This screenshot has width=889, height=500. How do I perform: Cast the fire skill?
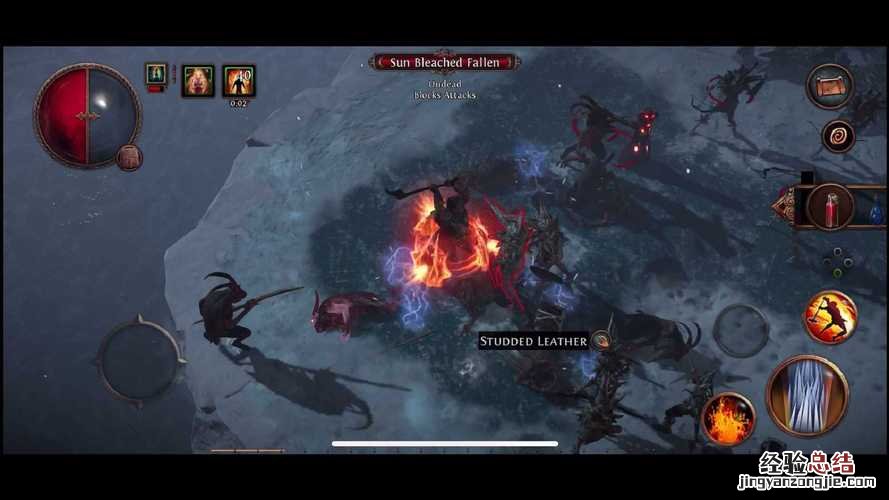tap(728, 418)
